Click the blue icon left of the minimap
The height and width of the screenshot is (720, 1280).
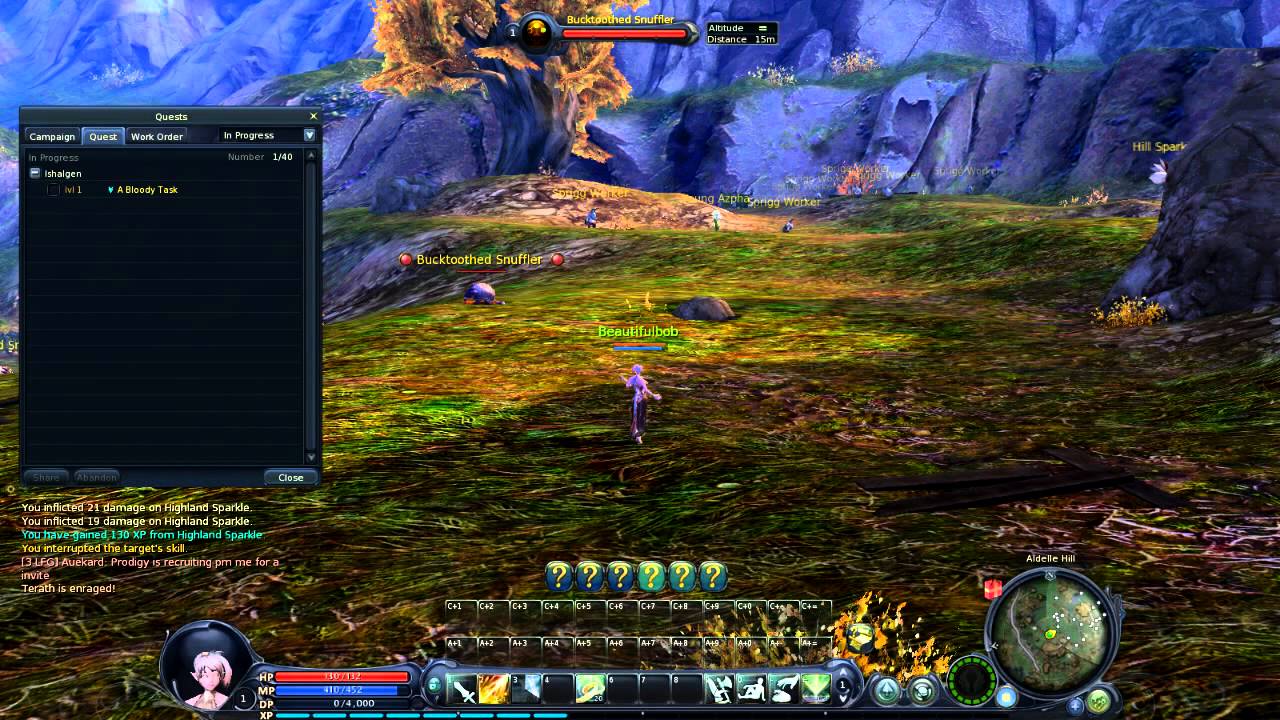[1006, 695]
